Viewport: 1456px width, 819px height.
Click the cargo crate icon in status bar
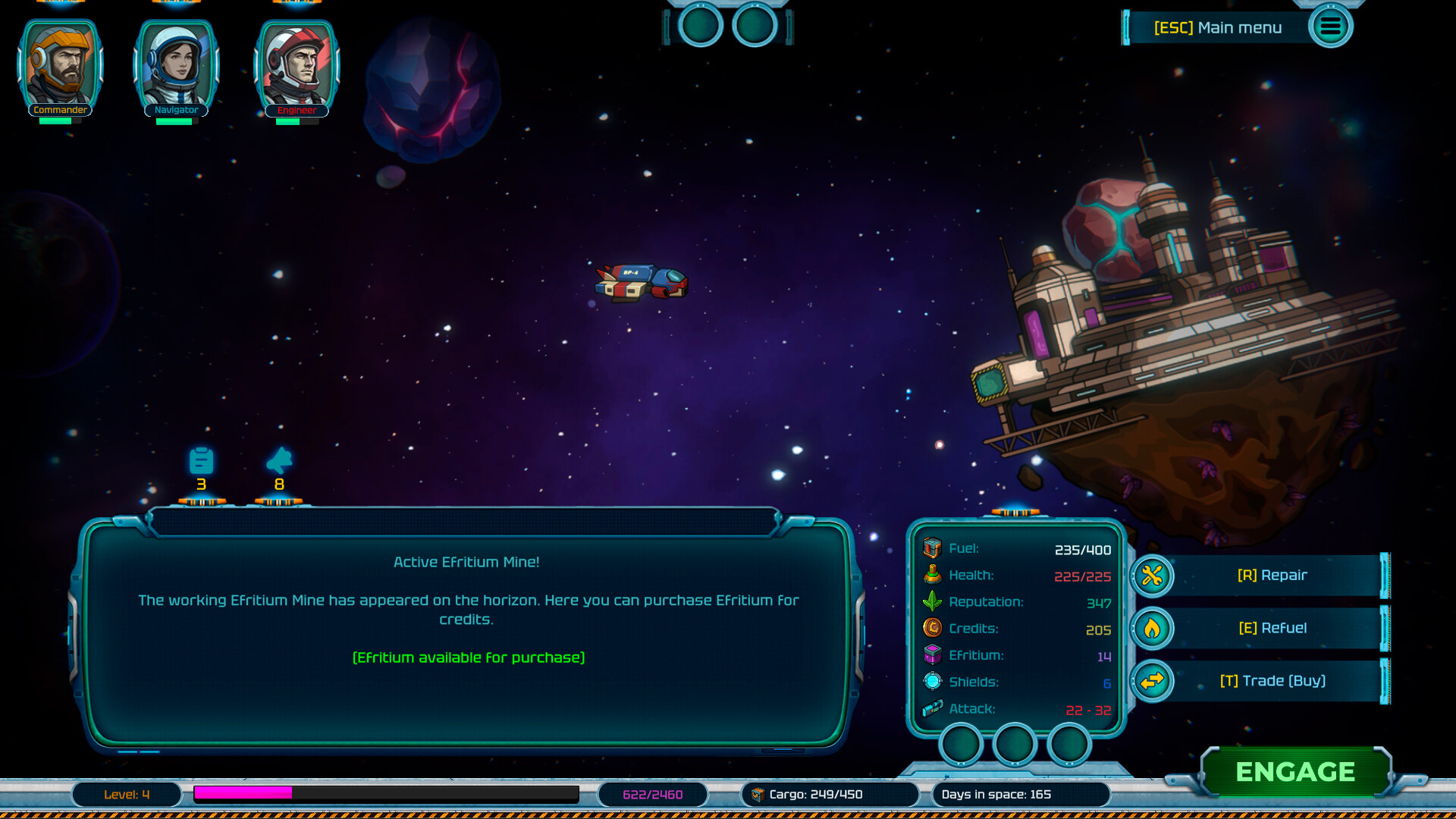pos(760,795)
